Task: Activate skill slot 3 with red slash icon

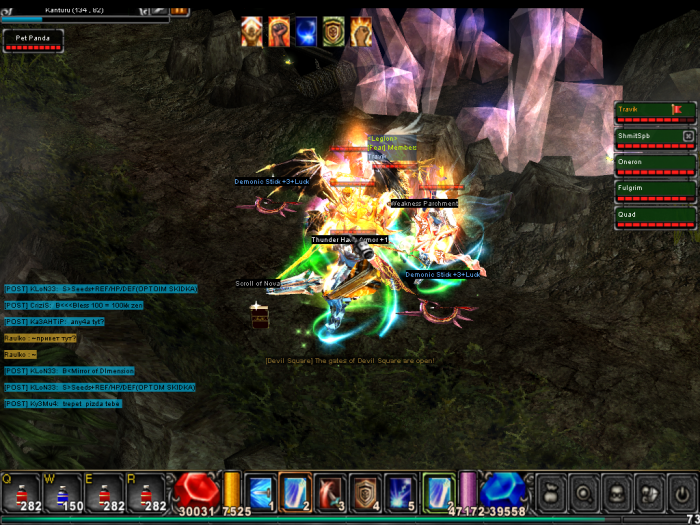Action: tap(330, 492)
